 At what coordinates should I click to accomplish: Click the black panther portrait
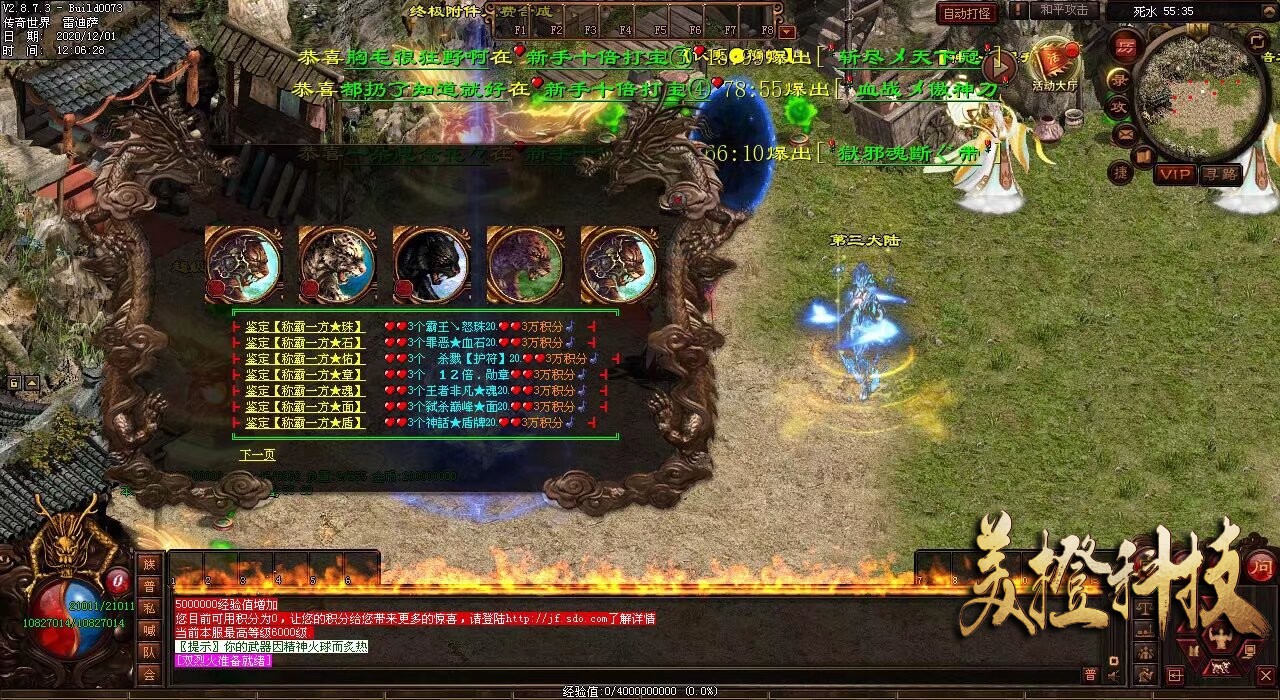[431, 264]
